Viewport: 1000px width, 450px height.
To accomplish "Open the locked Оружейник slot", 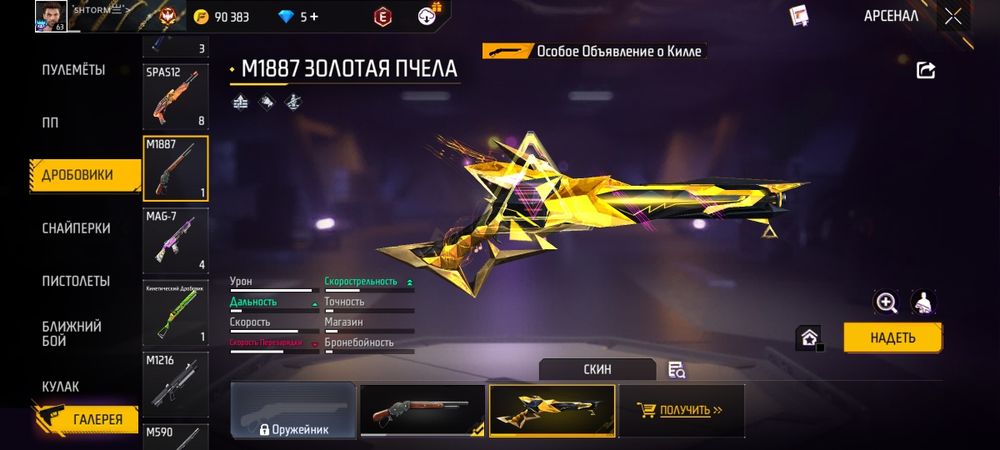I will click(x=293, y=410).
